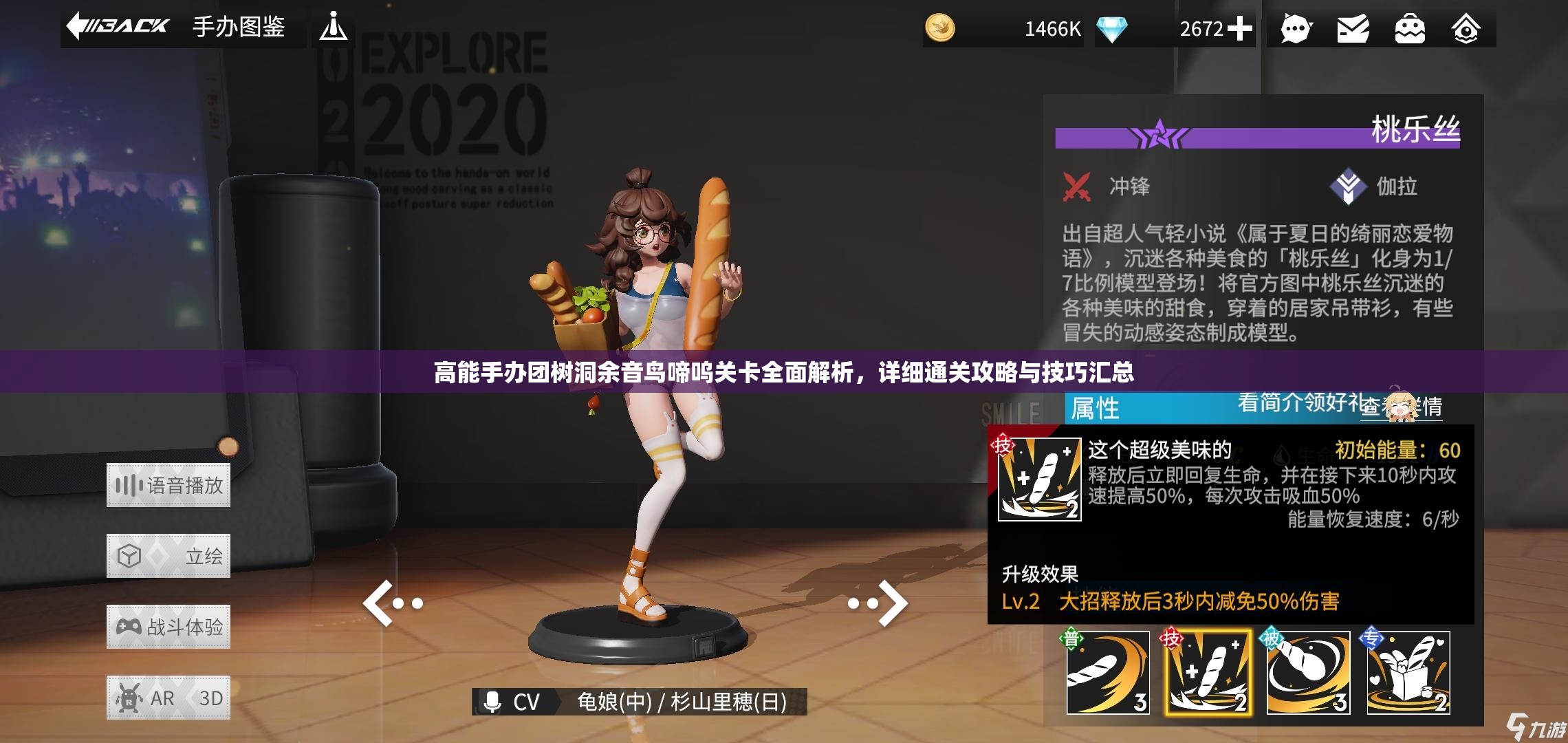Toggle 语音播放 voice playback mode

[x=168, y=485]
